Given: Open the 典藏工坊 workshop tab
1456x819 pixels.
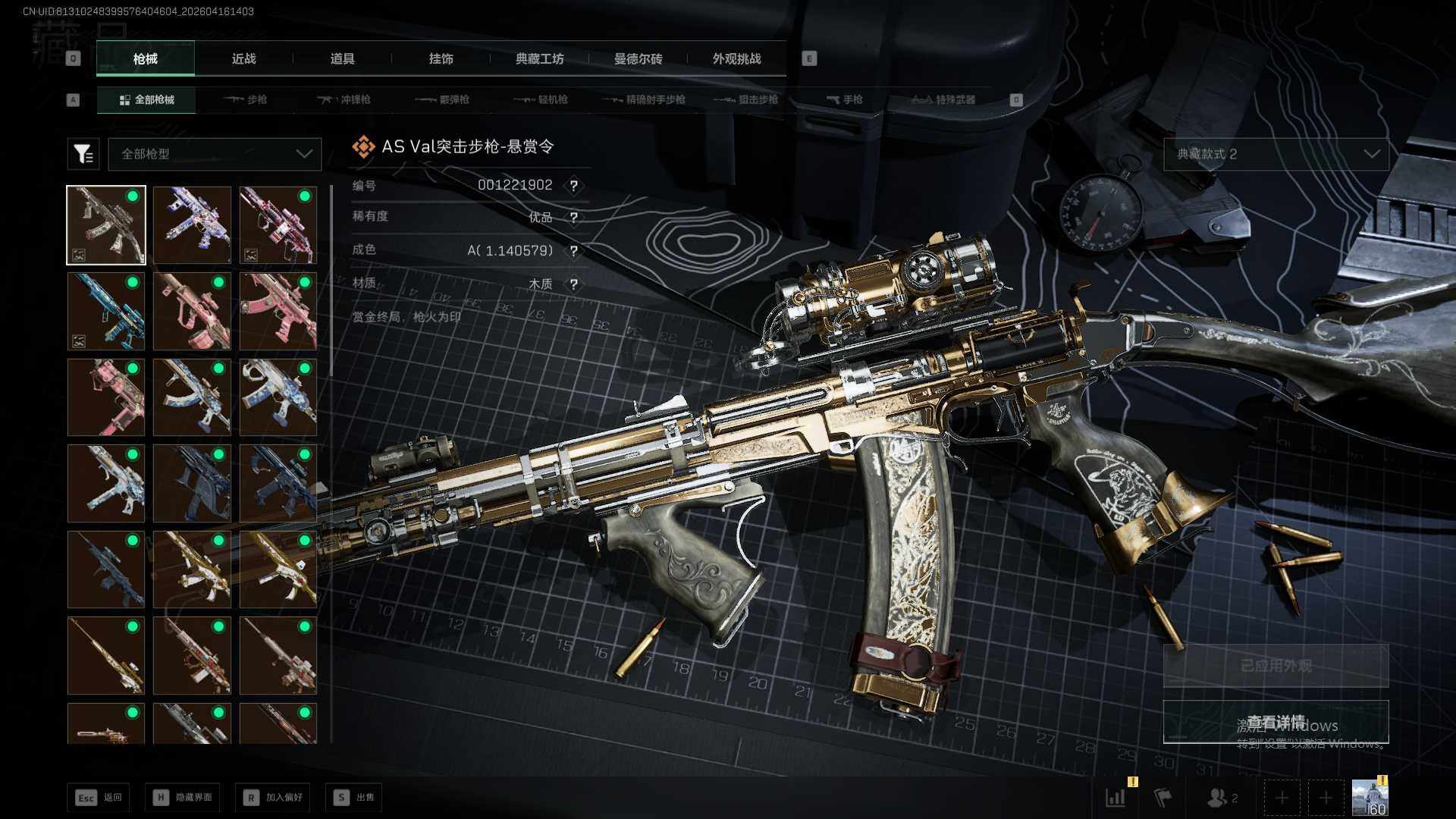Looking at the screenshot, I should click(539, 58).
